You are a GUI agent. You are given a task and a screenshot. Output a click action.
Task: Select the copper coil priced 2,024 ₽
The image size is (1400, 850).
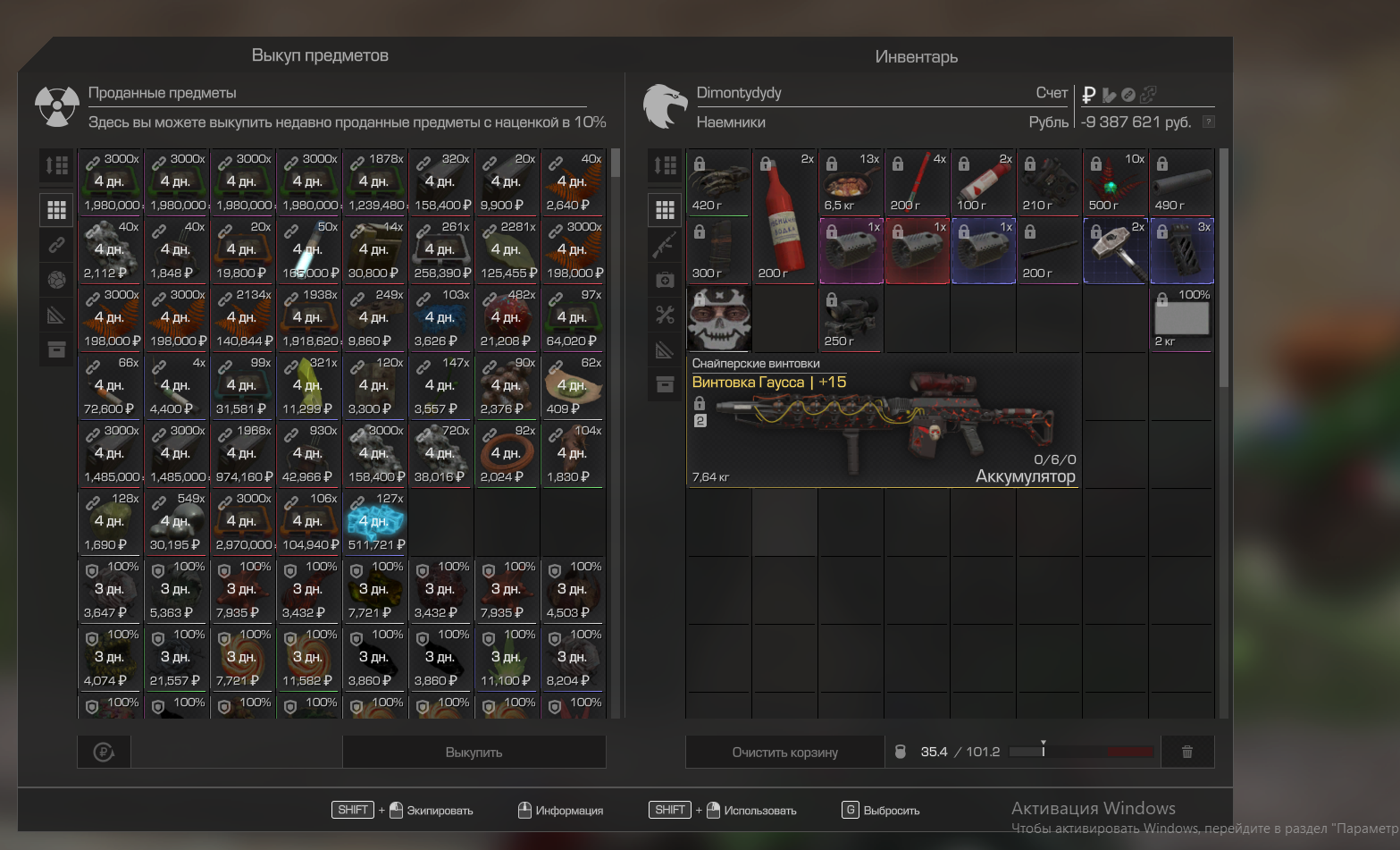click(x=508, y=455)
